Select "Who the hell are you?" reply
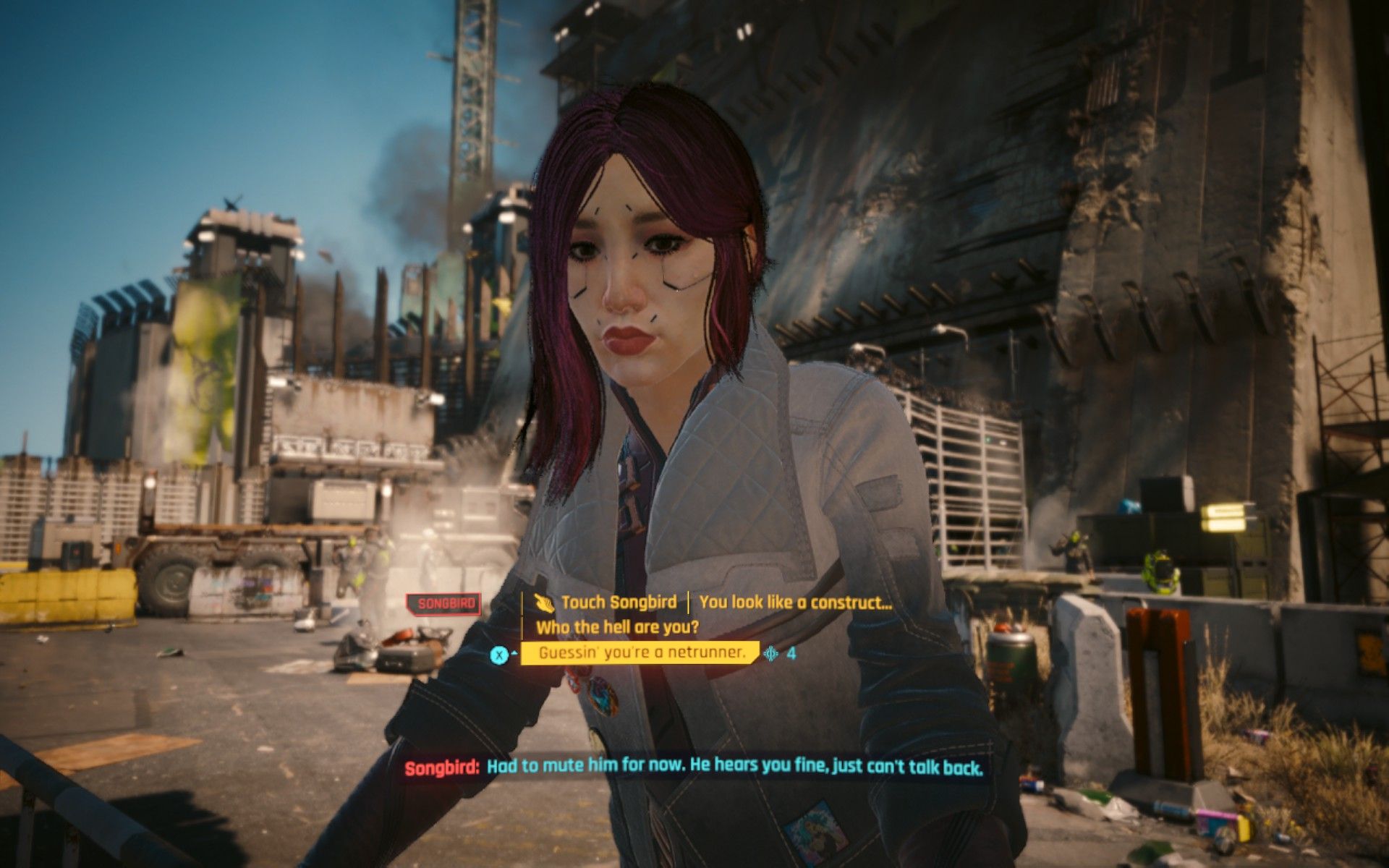Screen dimensions: 1389x868 point(617,627)
